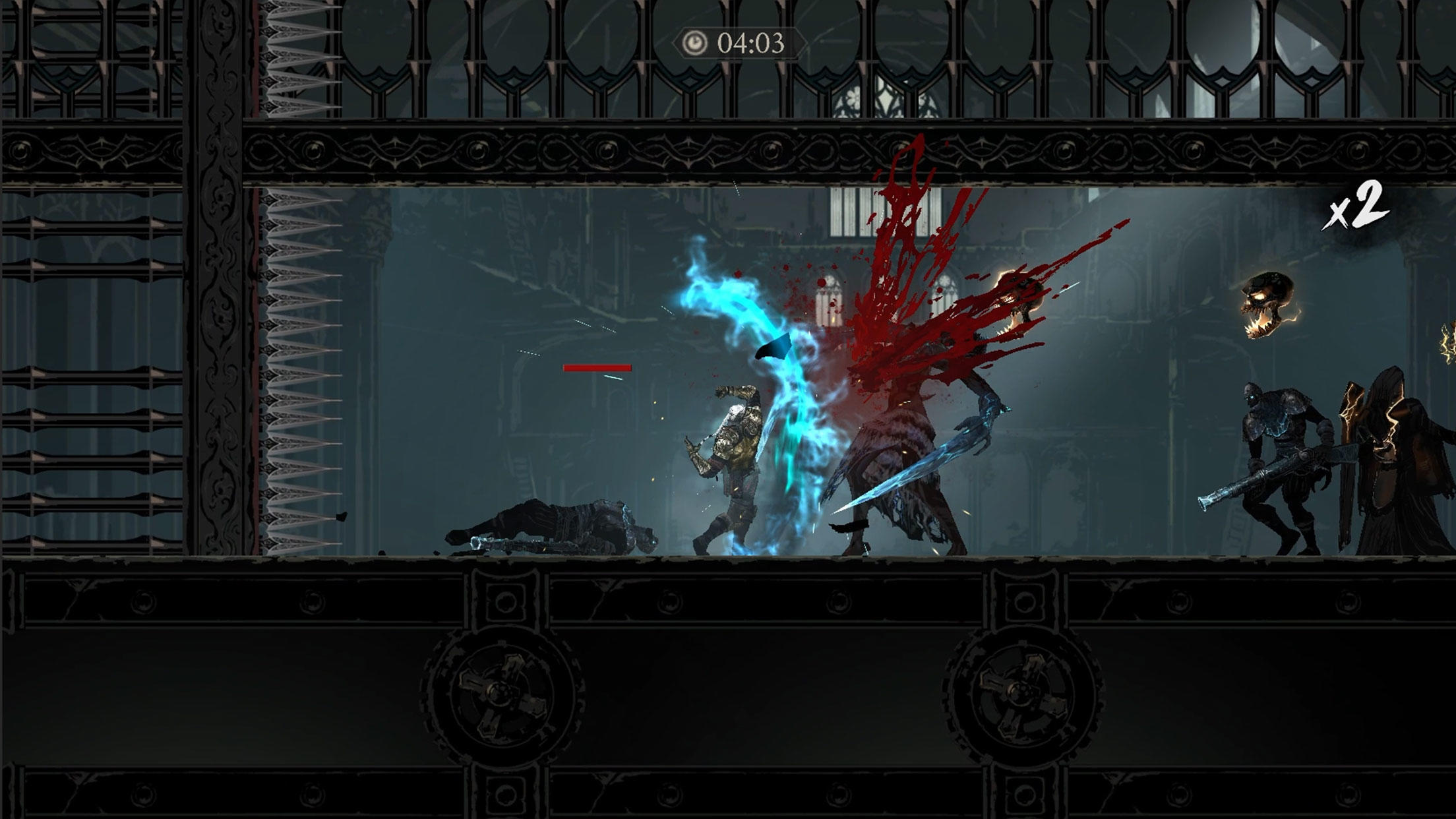Click the partially visible skull at screen edge
The height and width of the screenshot is (819, 1456).
click(x=1448, y=343)
